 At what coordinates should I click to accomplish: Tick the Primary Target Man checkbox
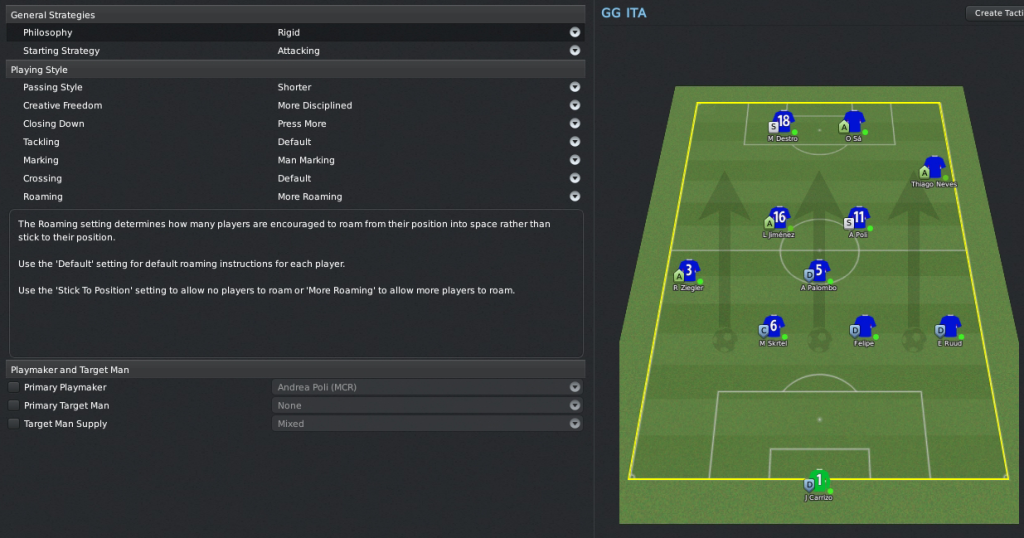click(x=14, y=405)
